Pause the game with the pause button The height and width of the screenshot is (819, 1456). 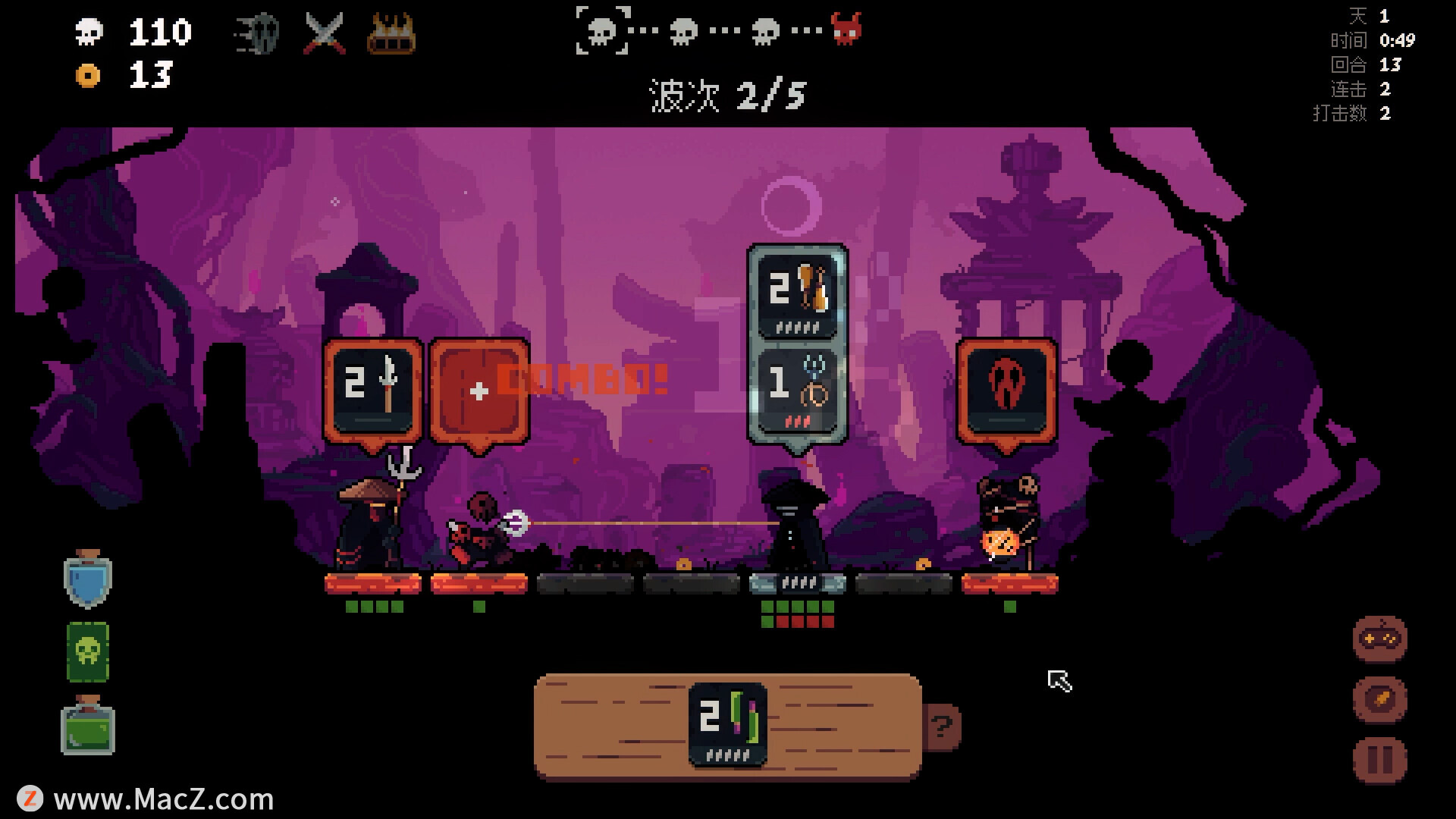point(1379,760)
